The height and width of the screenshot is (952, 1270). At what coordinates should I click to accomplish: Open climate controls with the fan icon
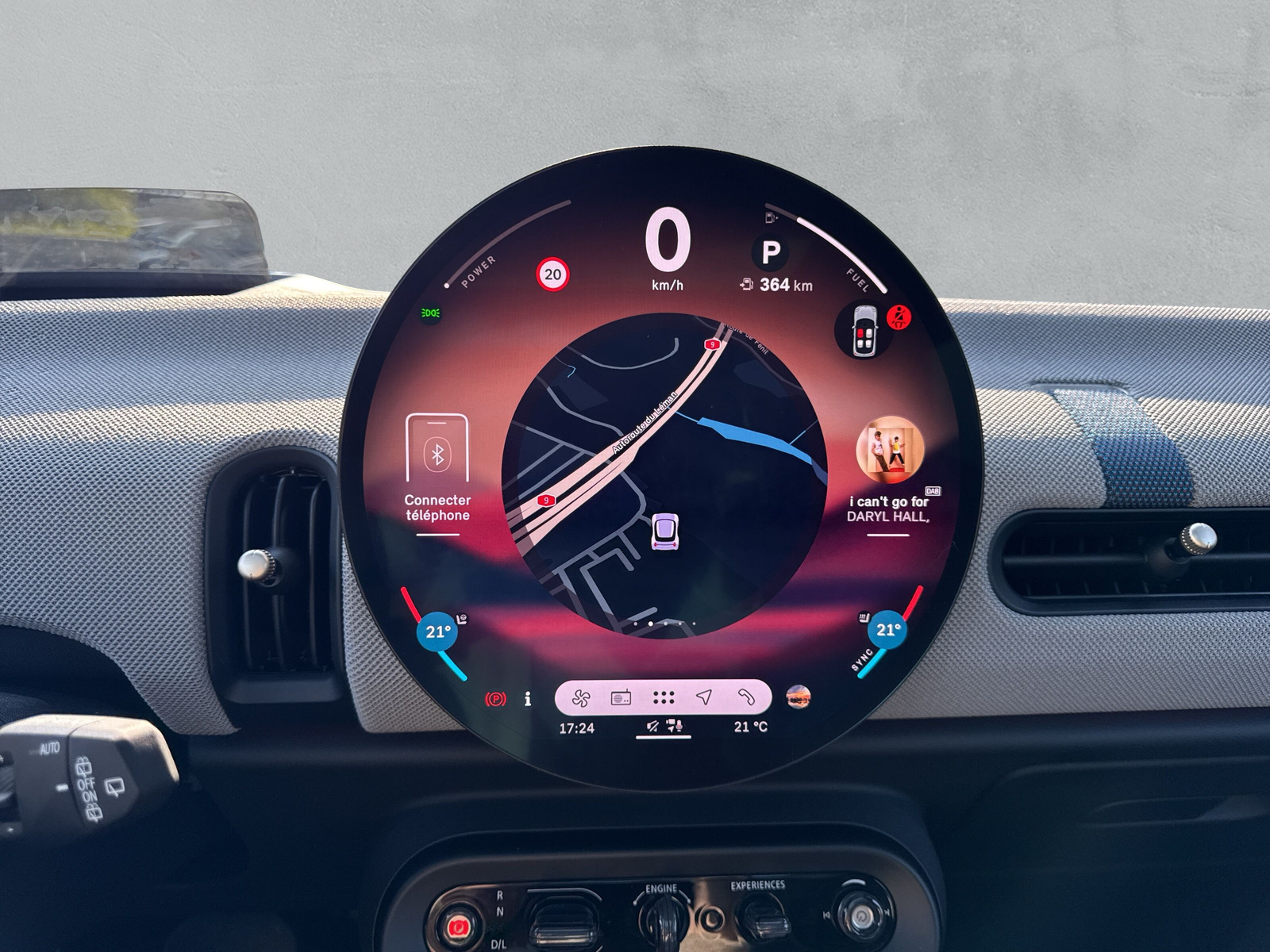(583, 698)
